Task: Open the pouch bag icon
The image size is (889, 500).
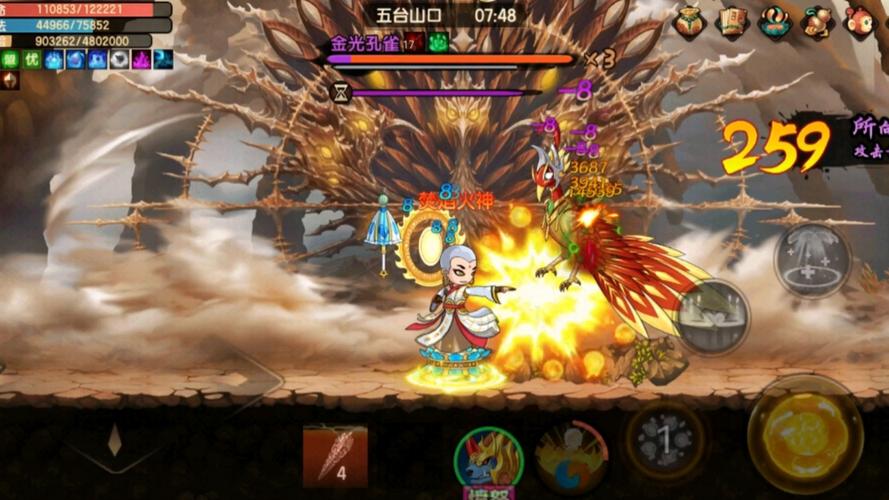Action: [x=690, y=22]
